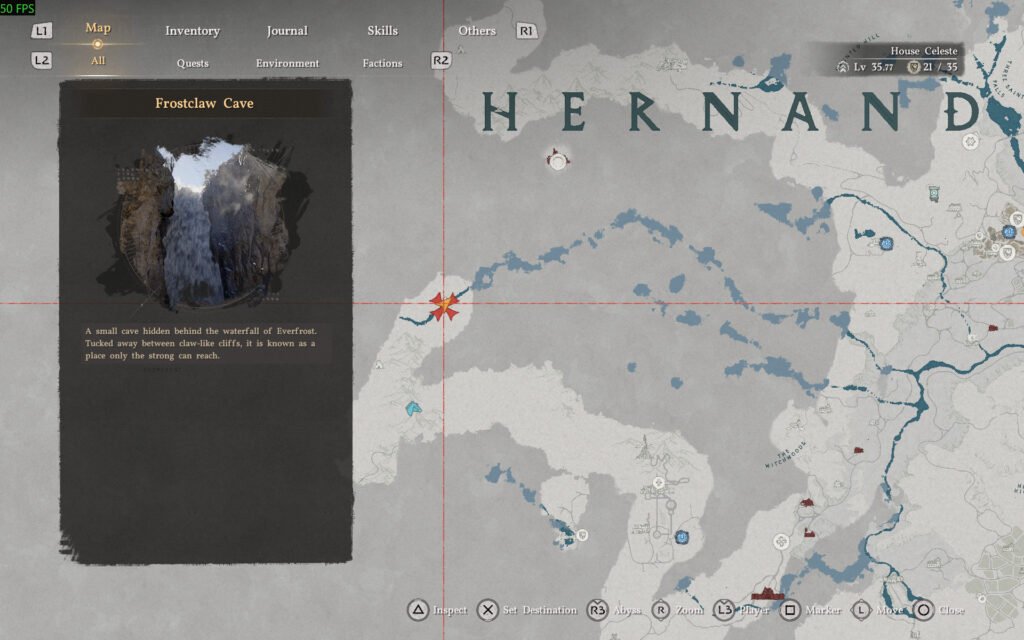Viewport: 1024px width, 640px height.
Task: Switch to Environment map filter
Action: click(x=287, y=63)
